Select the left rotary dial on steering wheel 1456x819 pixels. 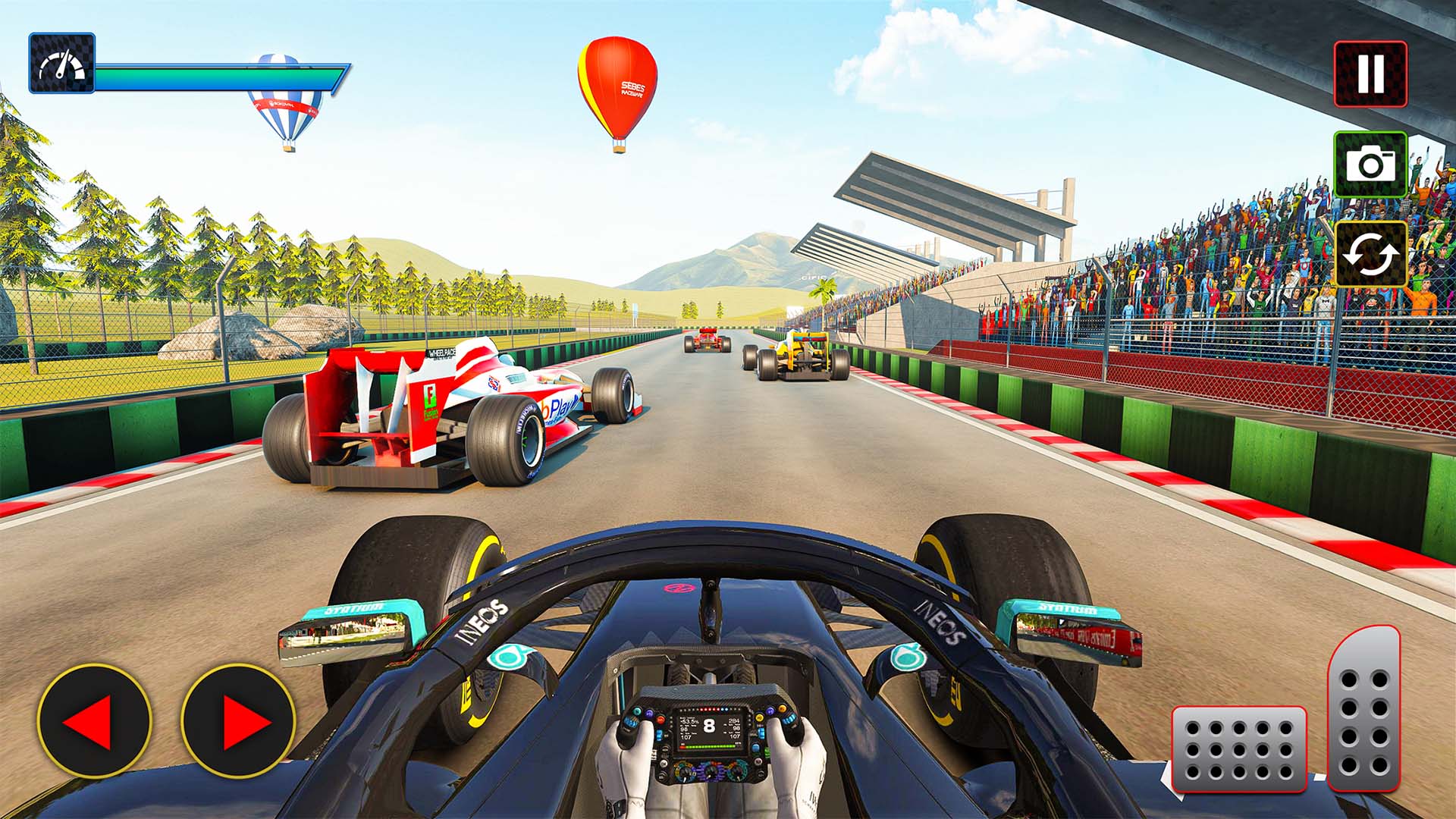tap(685, 772)
